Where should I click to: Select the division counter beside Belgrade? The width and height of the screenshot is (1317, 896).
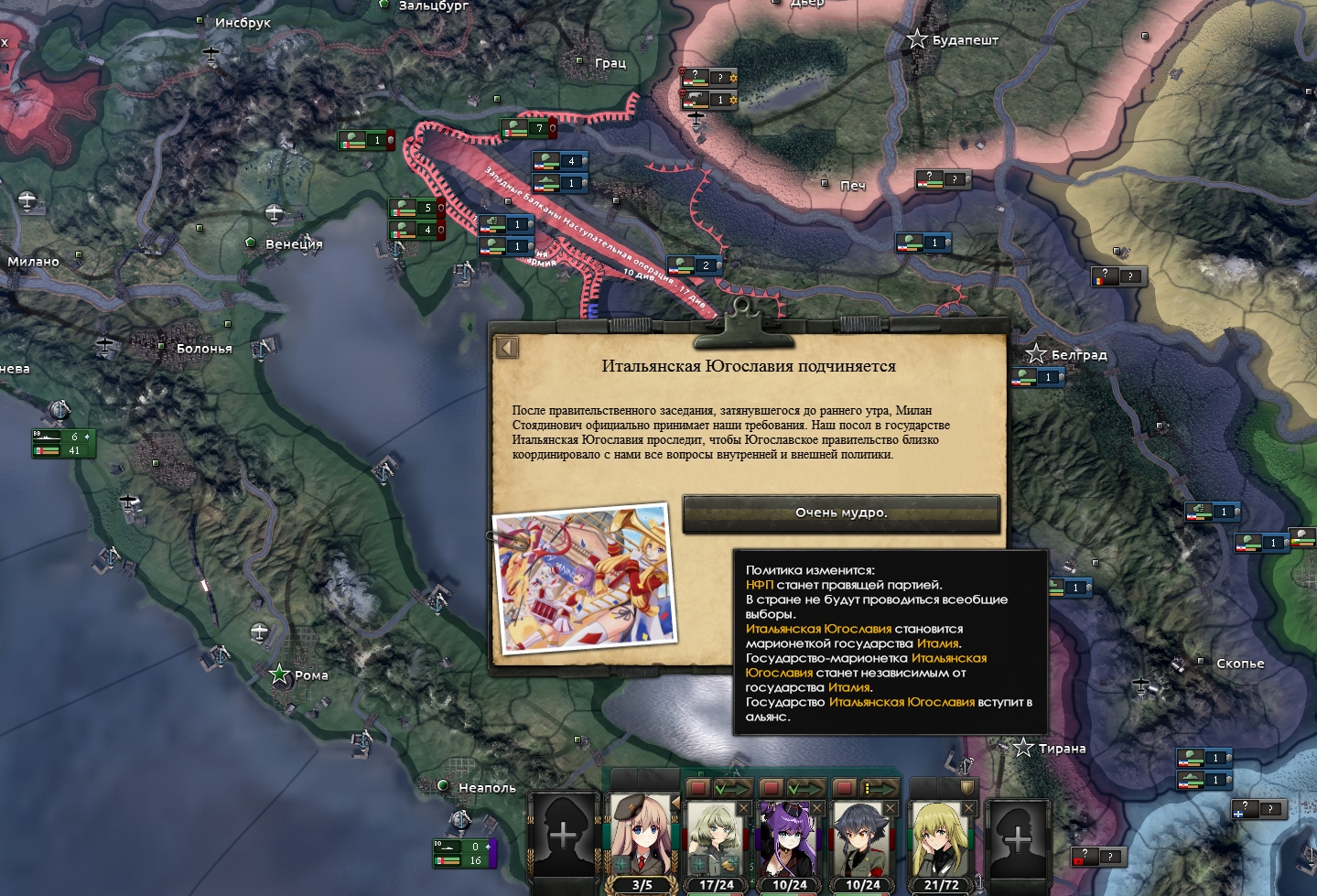(x=1038, y=377)
